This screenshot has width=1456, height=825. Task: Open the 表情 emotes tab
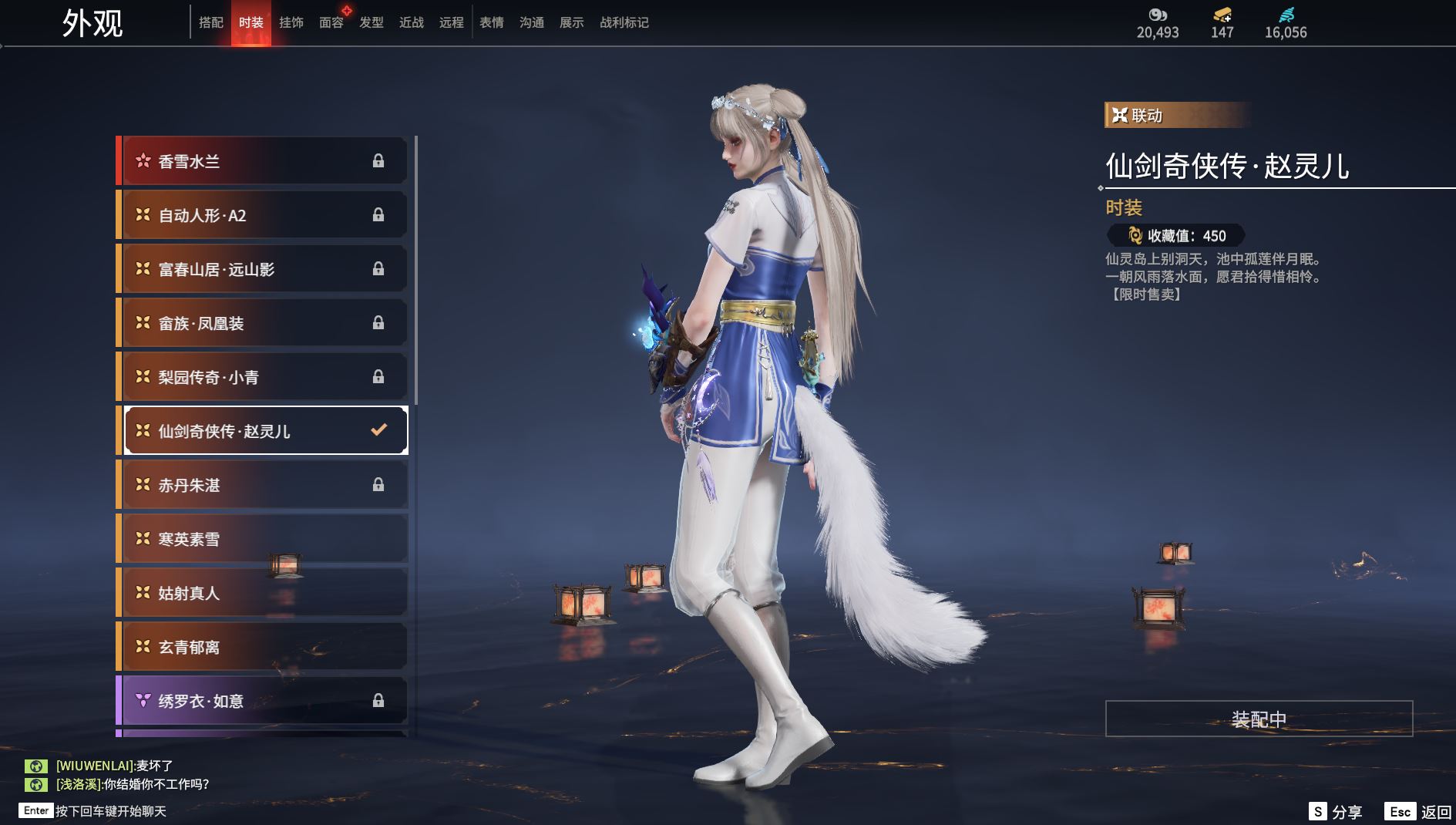[x=492, y=23]
